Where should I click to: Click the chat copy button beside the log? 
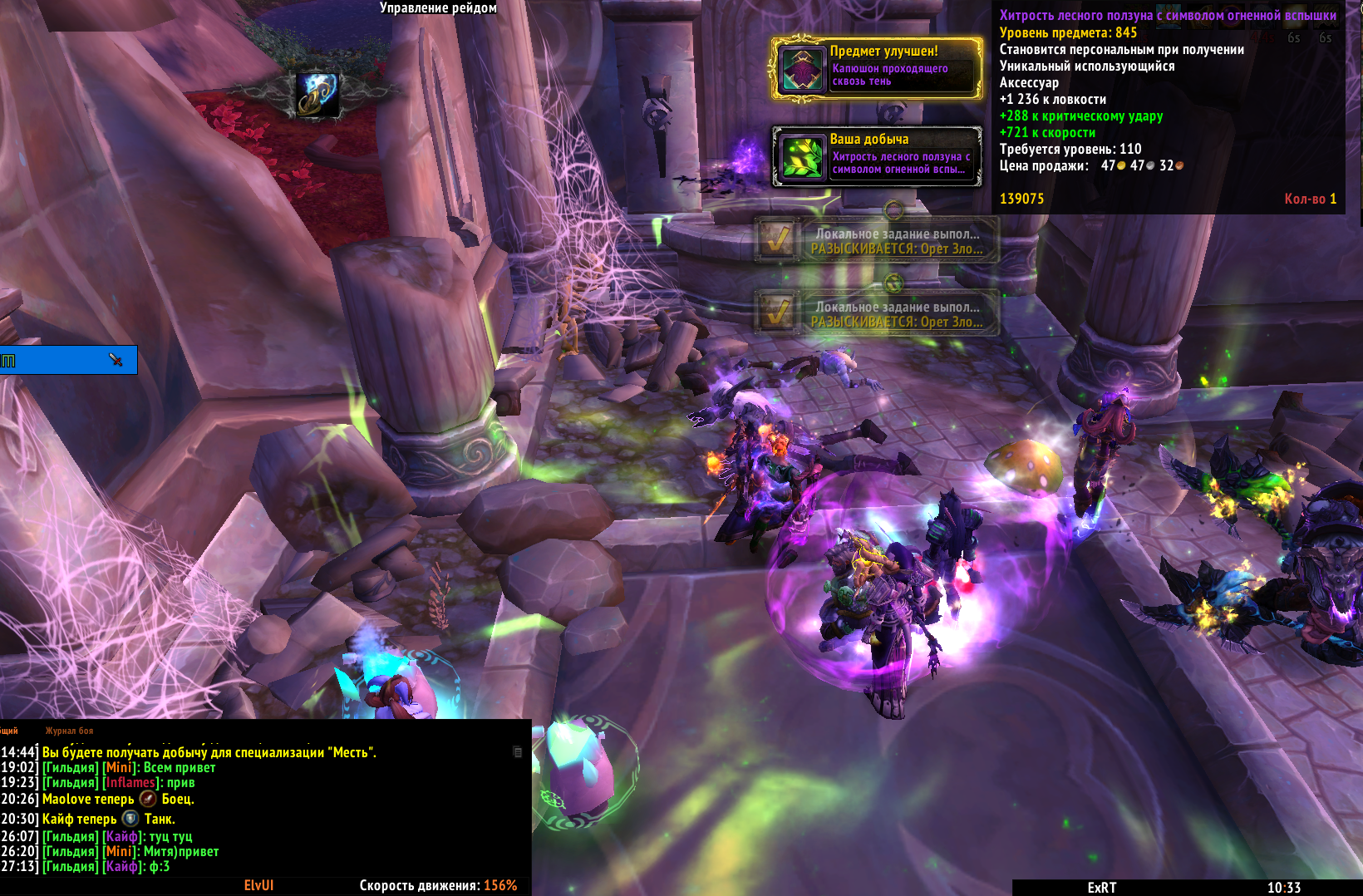click(518, 752)
